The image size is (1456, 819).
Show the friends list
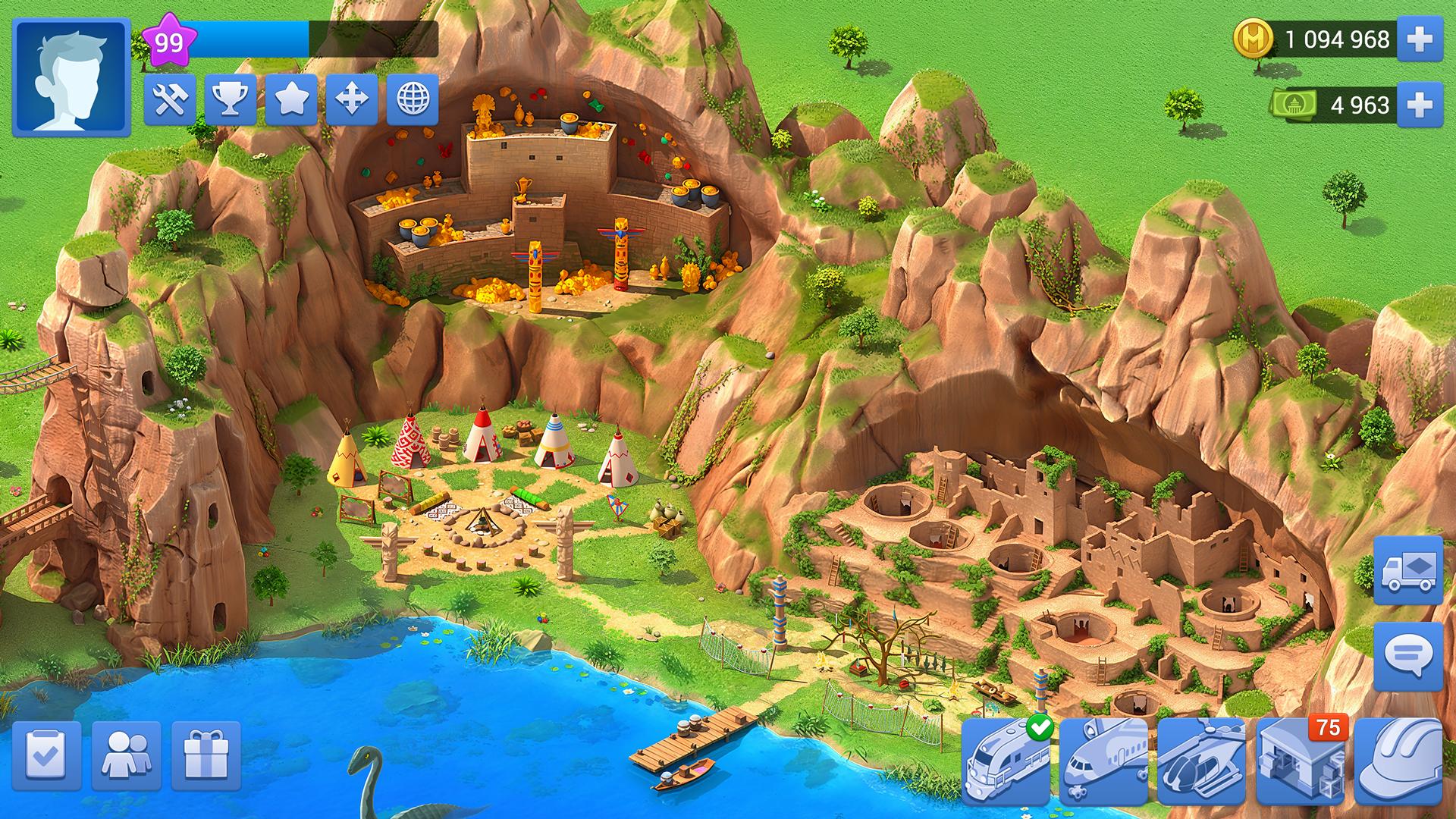click(x=127, y=755)
